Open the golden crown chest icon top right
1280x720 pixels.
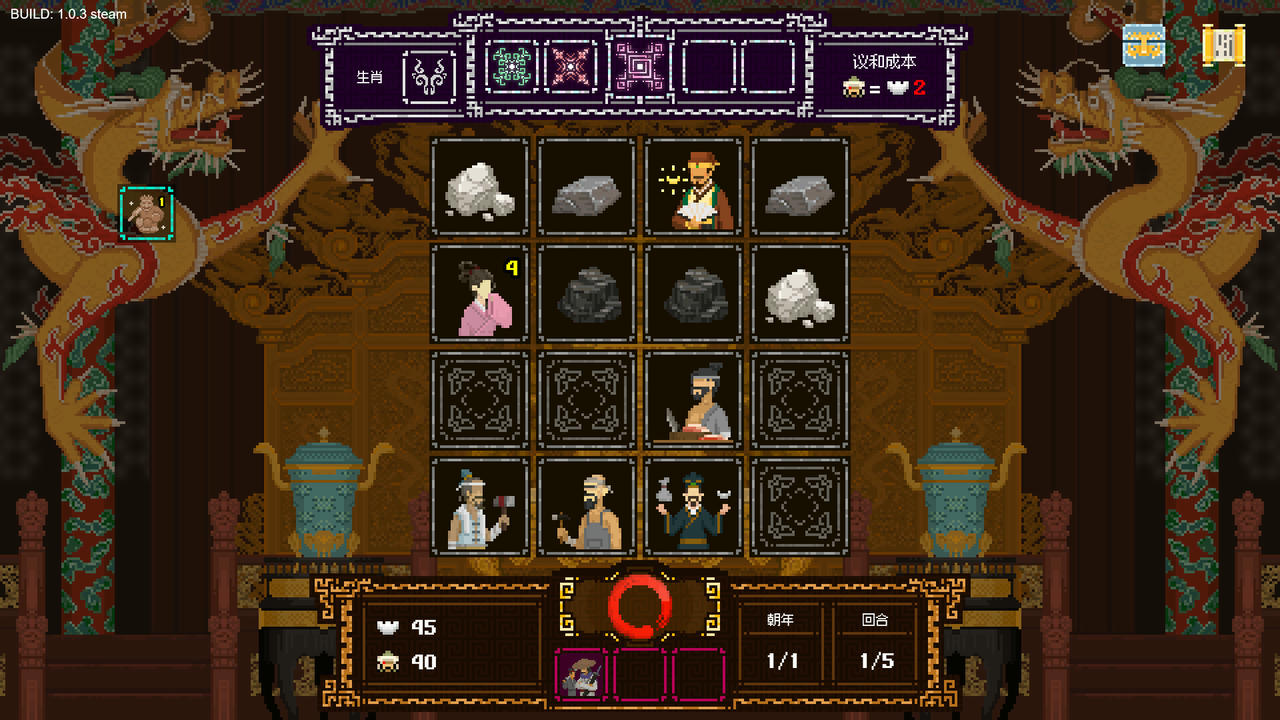1142,44
